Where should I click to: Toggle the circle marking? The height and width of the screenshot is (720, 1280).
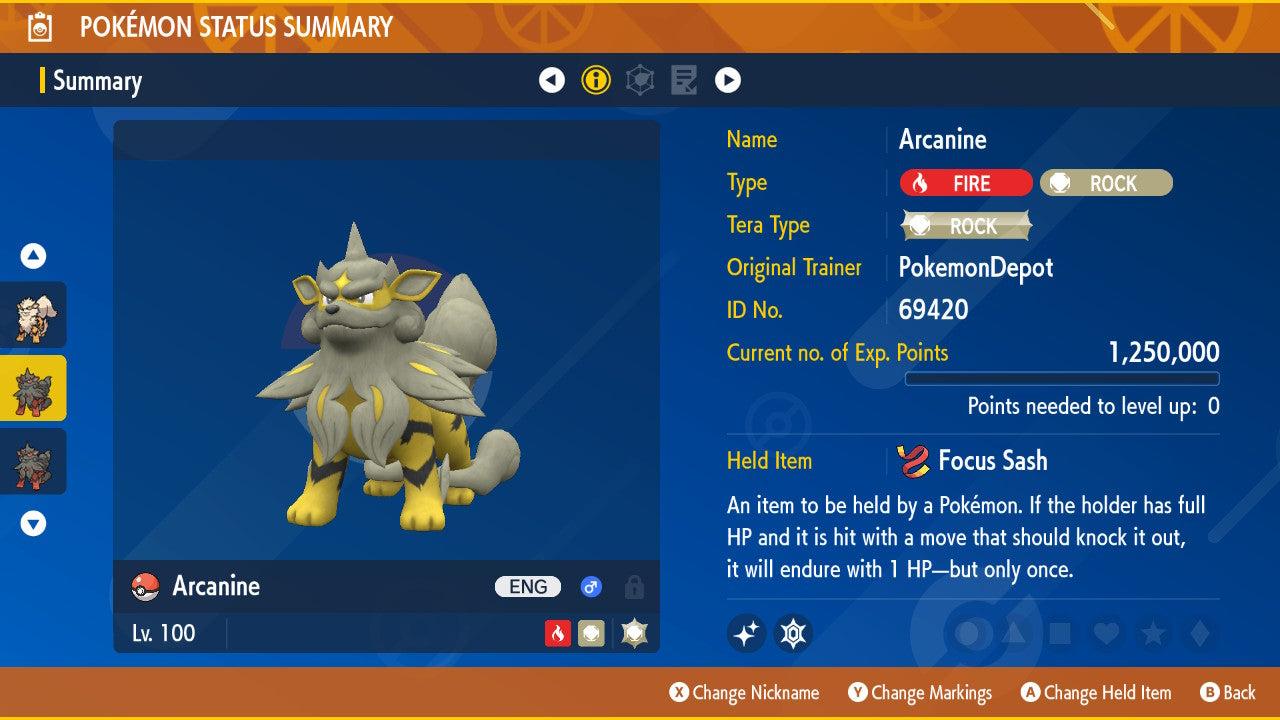coord(968,633)
